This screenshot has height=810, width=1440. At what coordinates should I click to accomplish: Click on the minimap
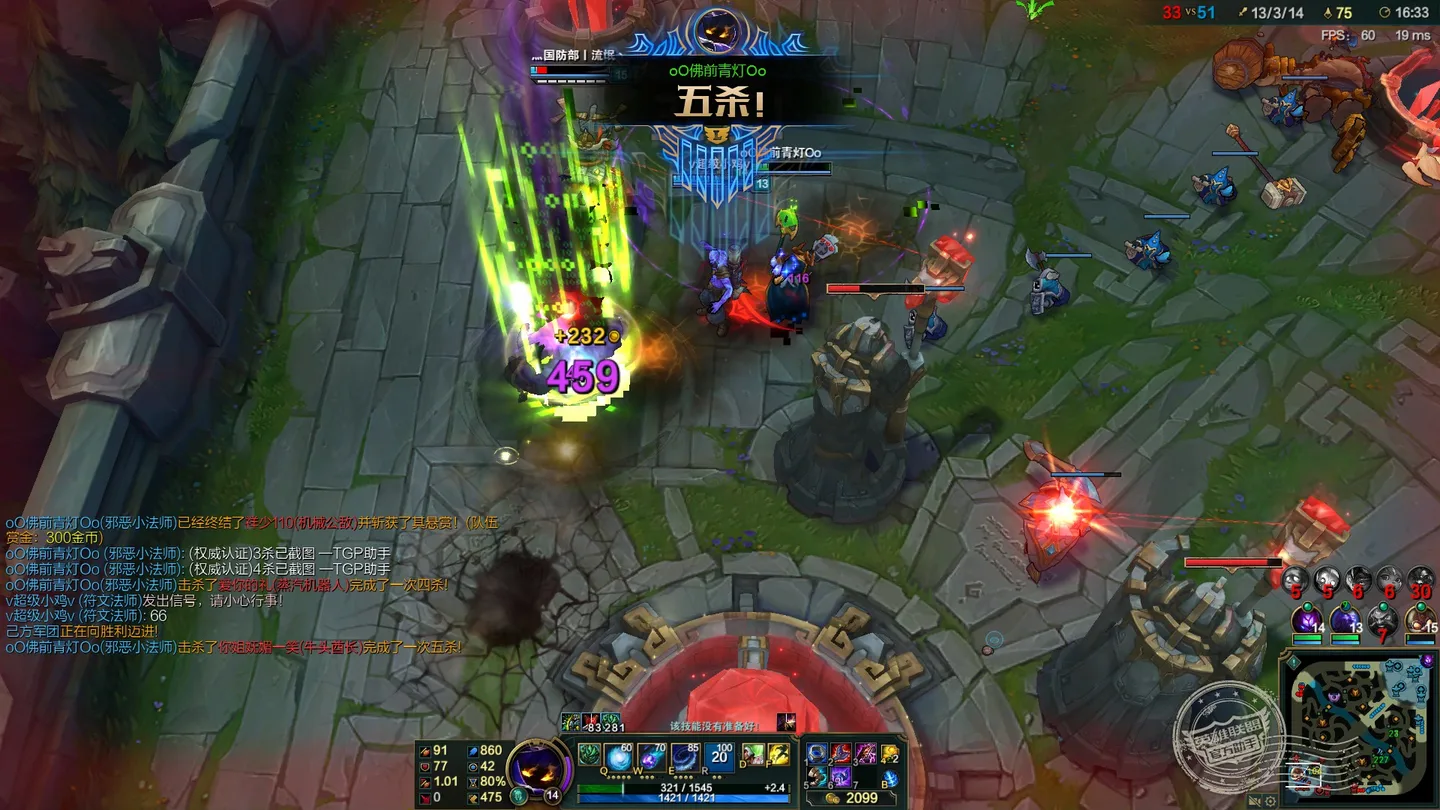click(1360, 725)
